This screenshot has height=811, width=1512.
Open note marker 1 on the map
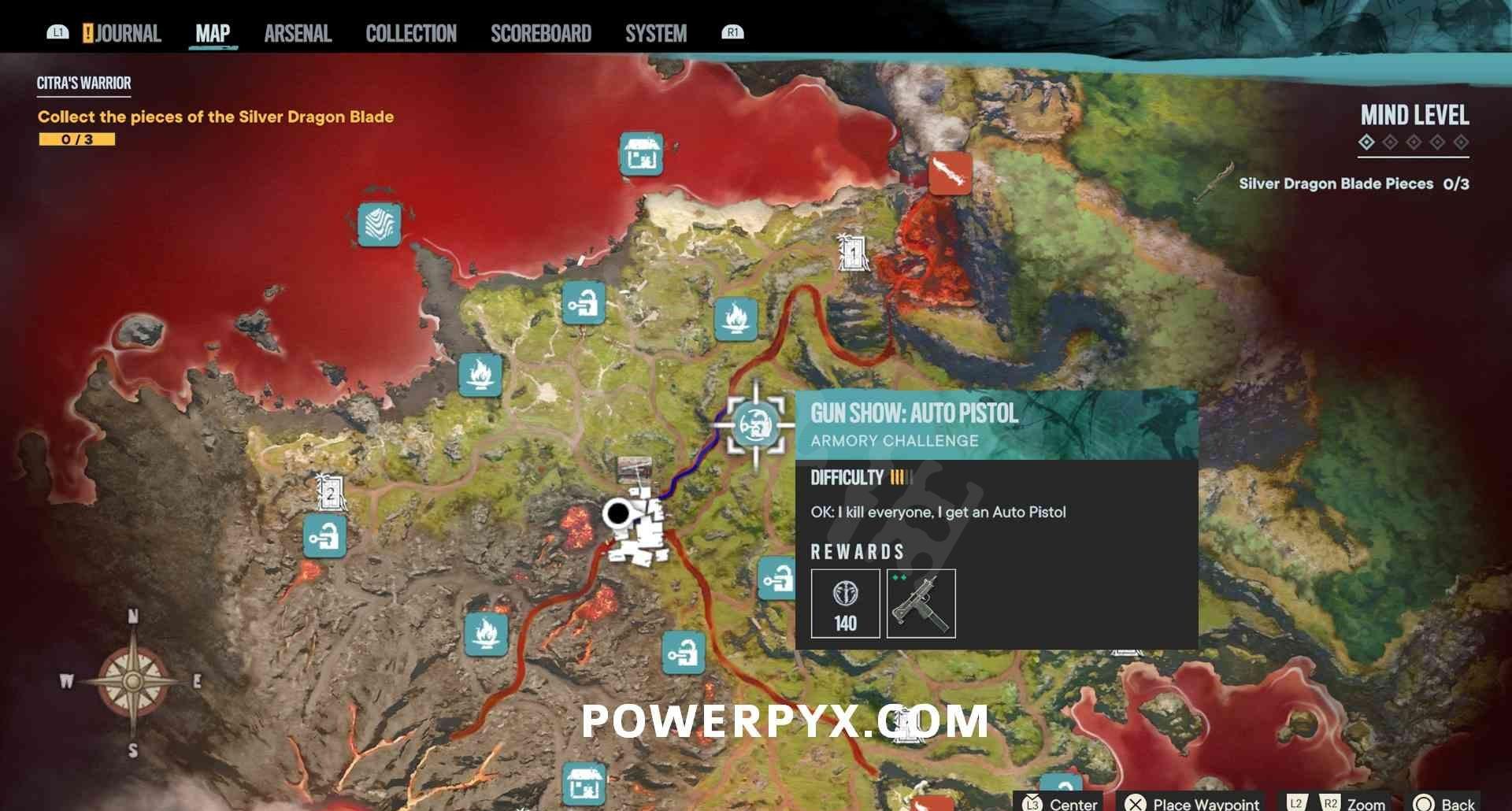pyautogui.click(x=853, y=252)
